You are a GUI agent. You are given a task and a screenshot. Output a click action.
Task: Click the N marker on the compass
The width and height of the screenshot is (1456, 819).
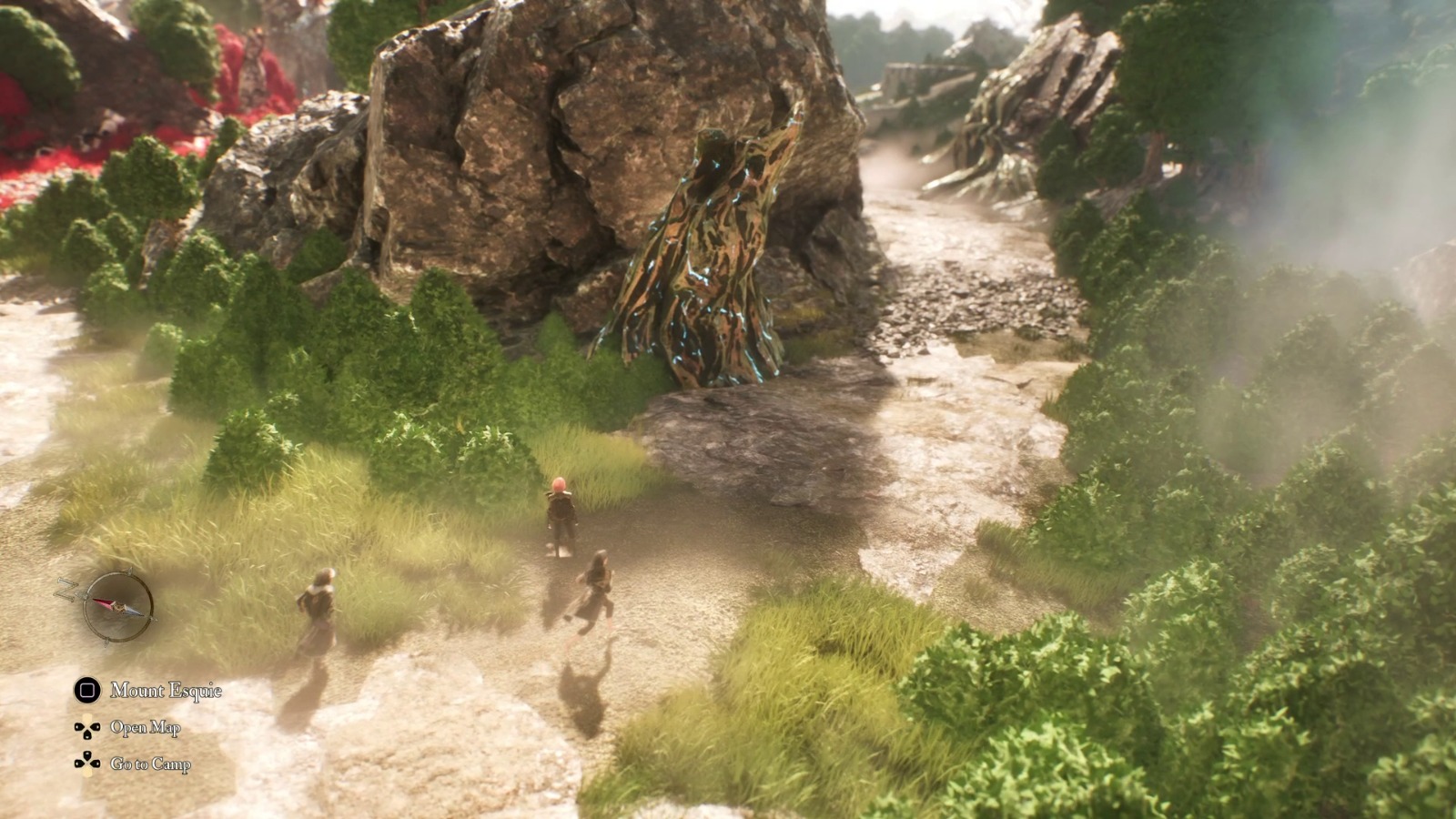click(66, 590)
